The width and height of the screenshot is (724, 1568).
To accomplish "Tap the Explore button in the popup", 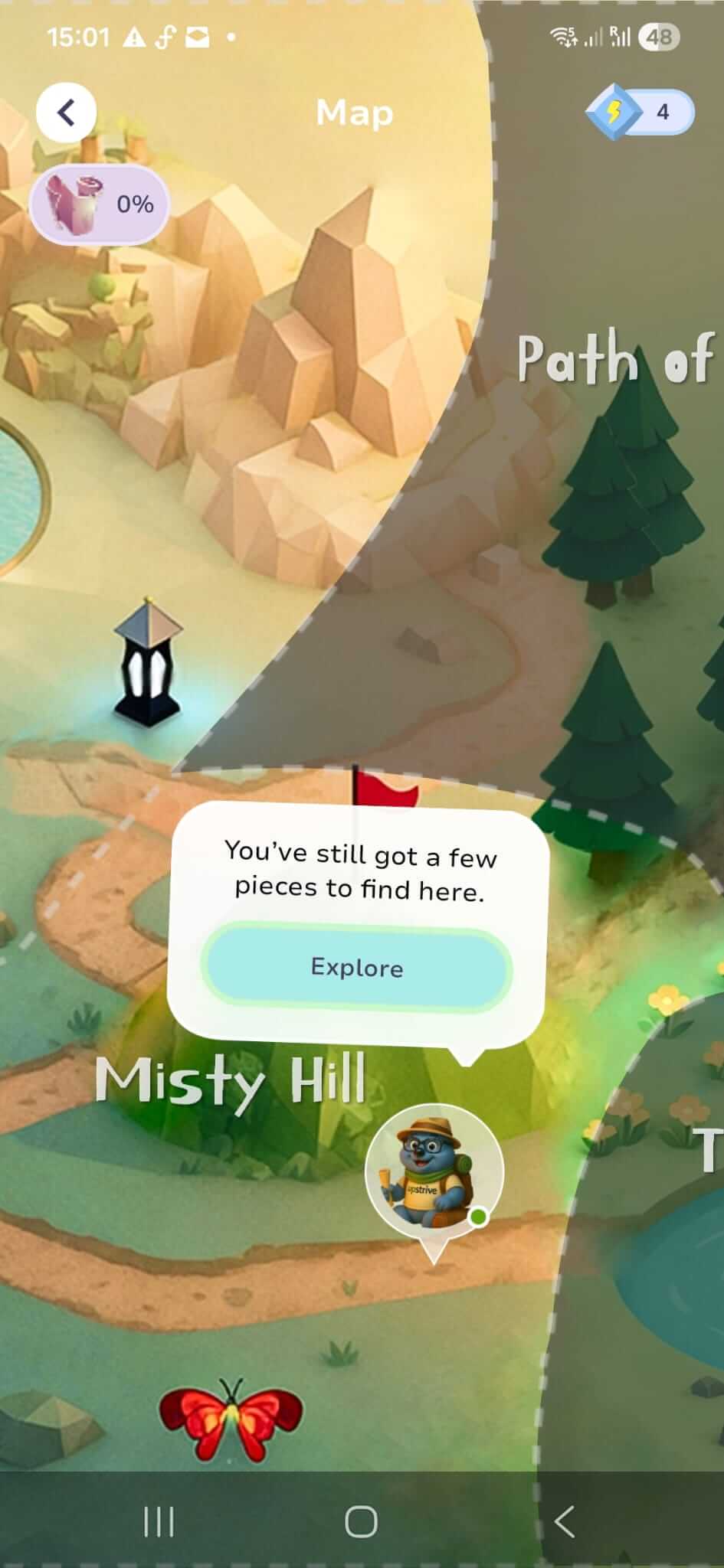I will pos(356,968).
